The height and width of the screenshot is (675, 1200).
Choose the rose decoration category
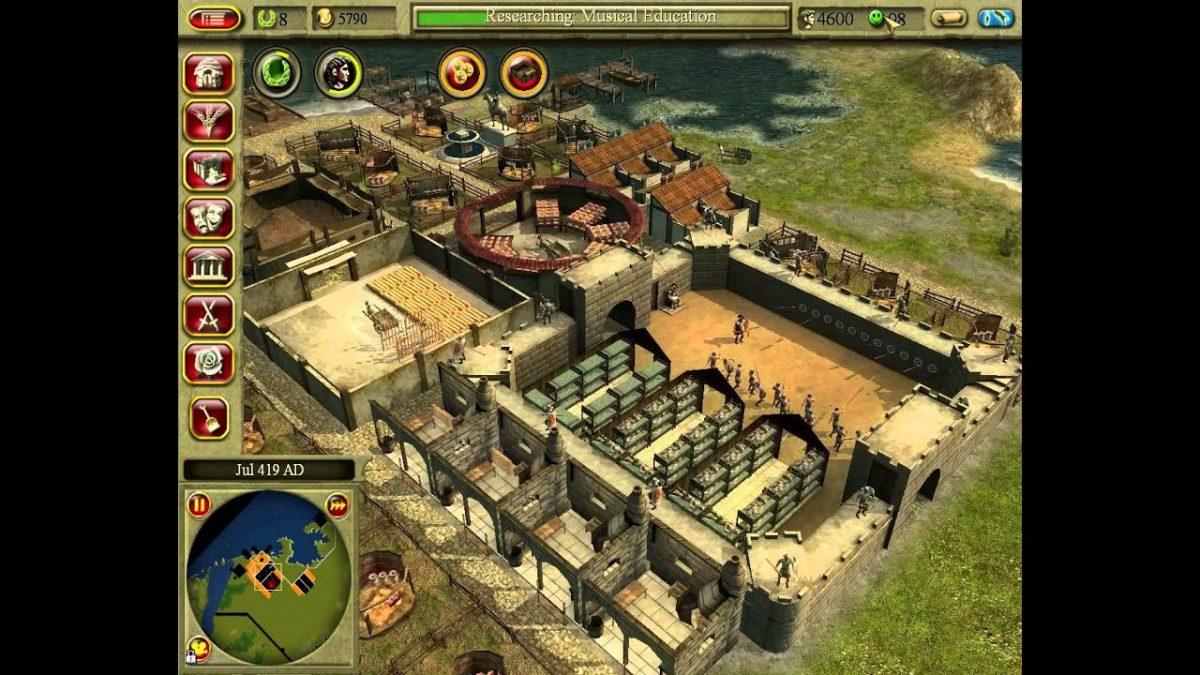208,362
